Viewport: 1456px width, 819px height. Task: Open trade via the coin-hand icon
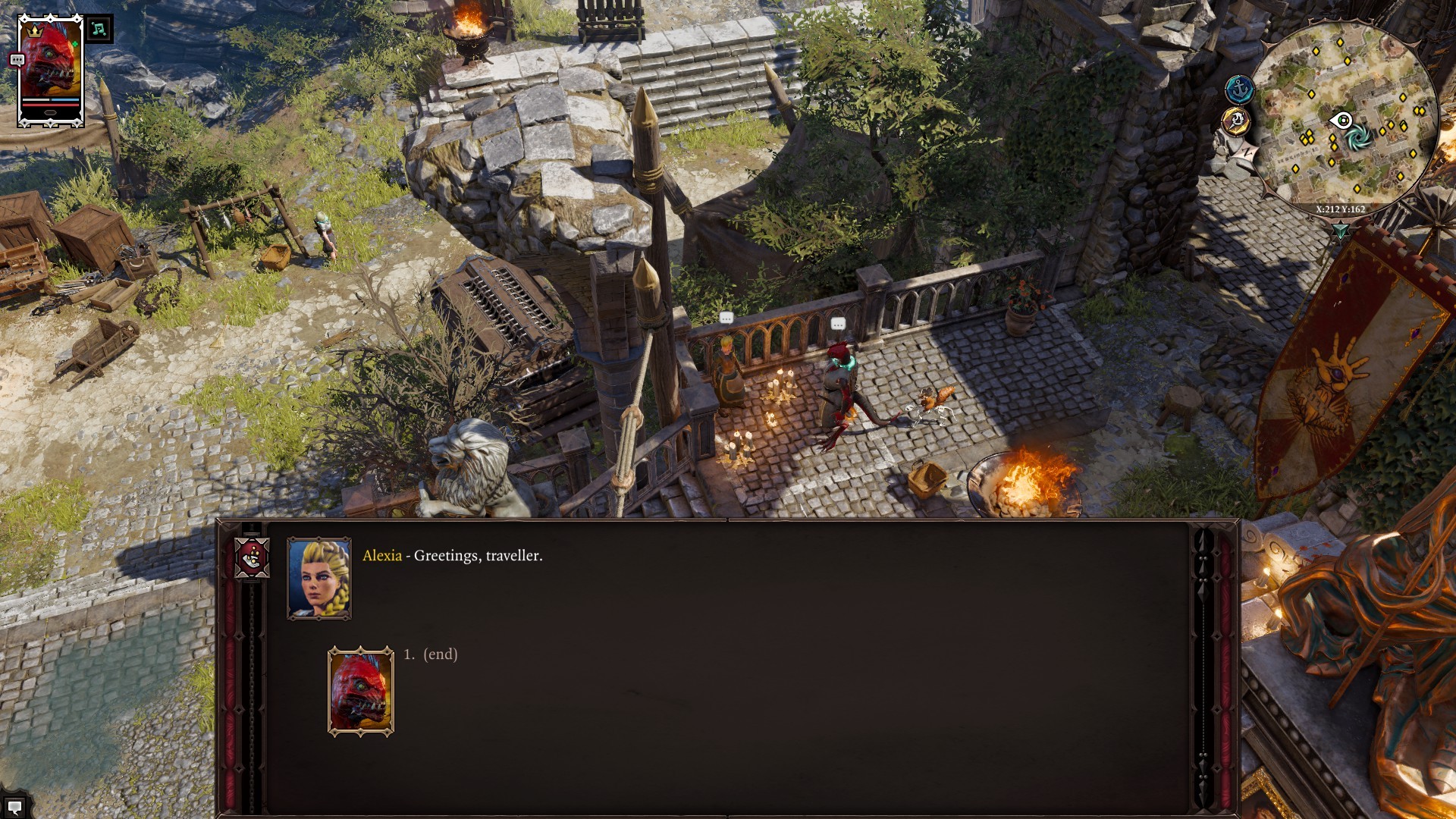pyautogui.click(x=252, y=557)
